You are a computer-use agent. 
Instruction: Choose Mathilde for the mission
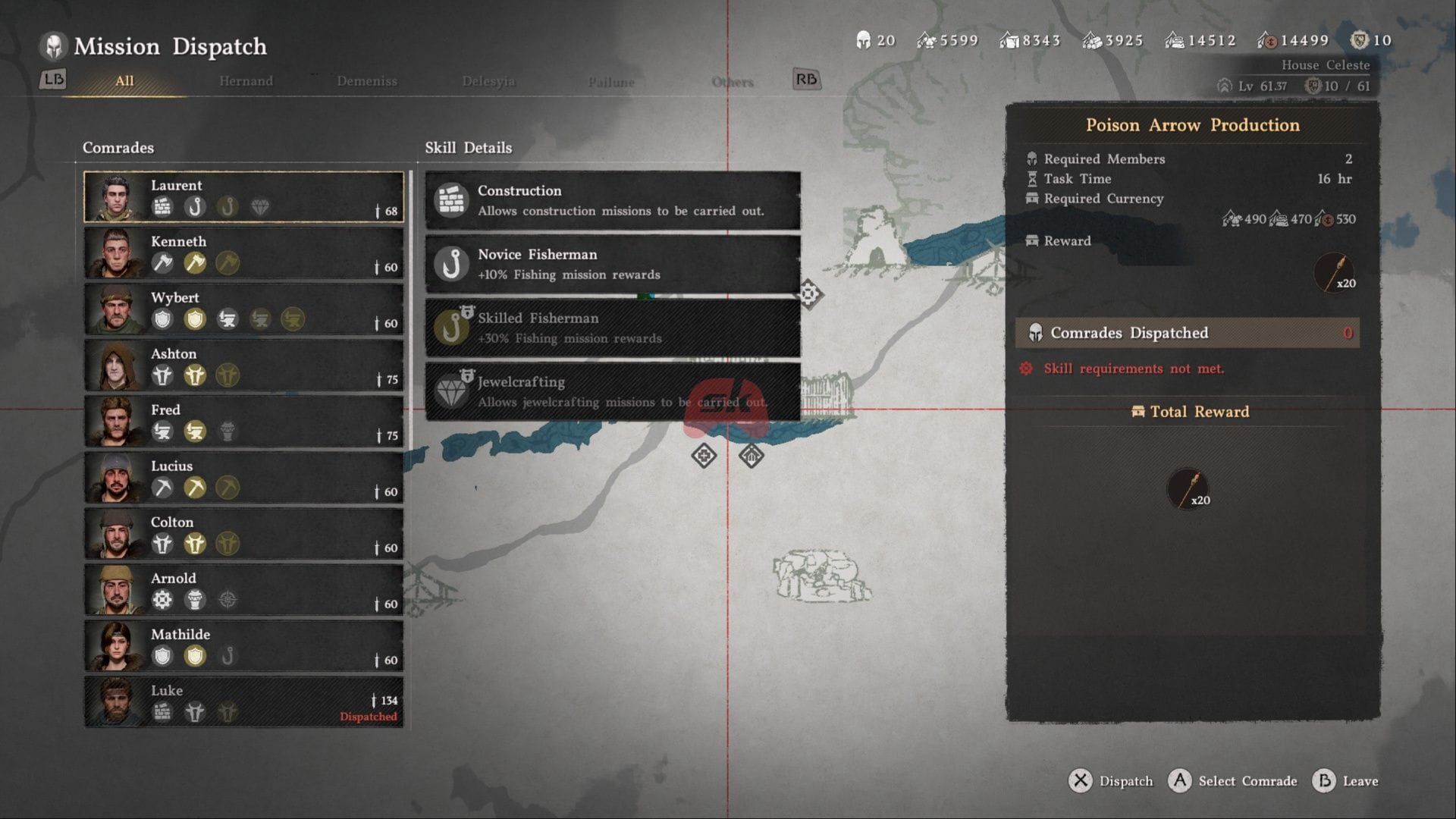(x=243, y=645)
